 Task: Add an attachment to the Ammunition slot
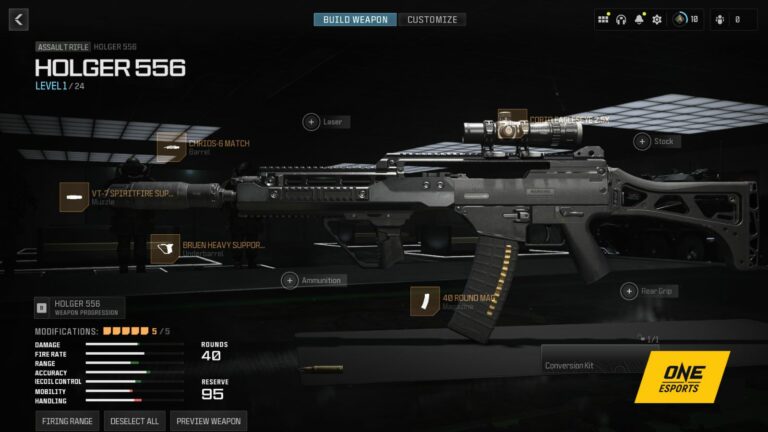click(289, 281)
